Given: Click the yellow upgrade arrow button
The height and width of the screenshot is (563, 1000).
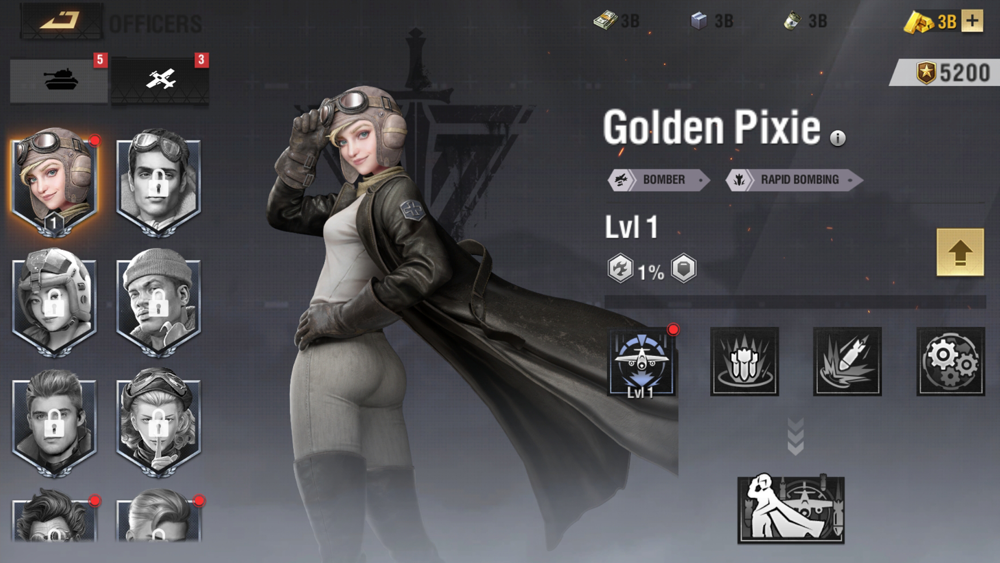Looking at the screenshot, I should click(x=960, y=252).
